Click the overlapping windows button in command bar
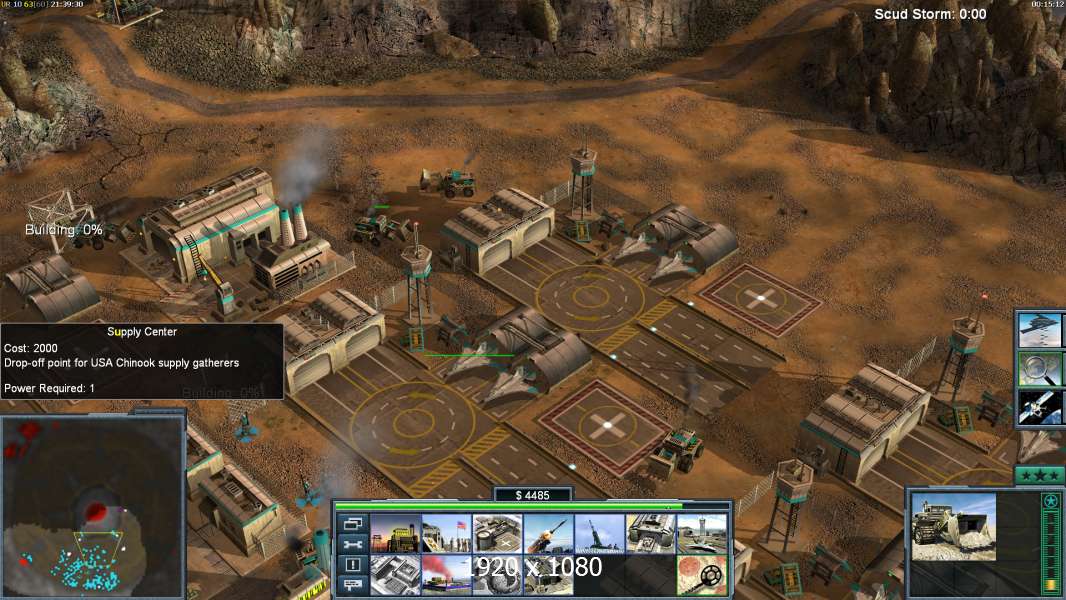The image size is (1066, 600). [352, 523]
